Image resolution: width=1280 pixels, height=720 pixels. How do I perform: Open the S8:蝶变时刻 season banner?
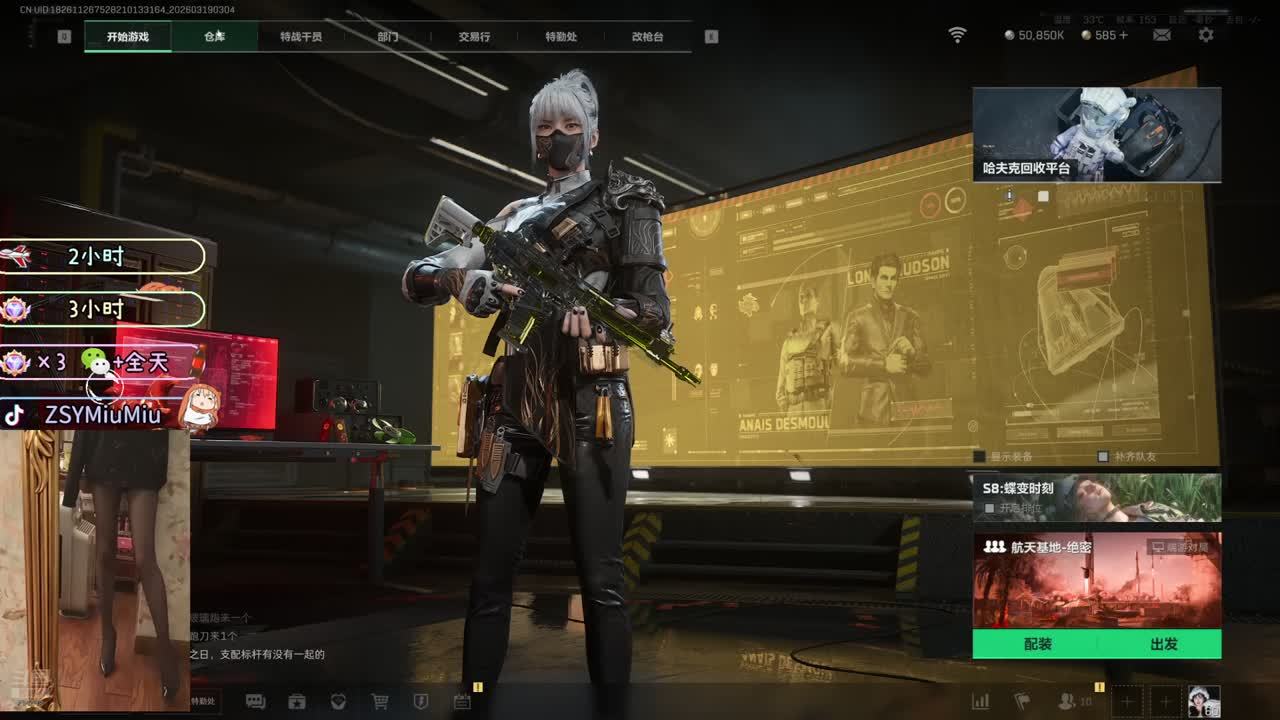coord(1096,497)
